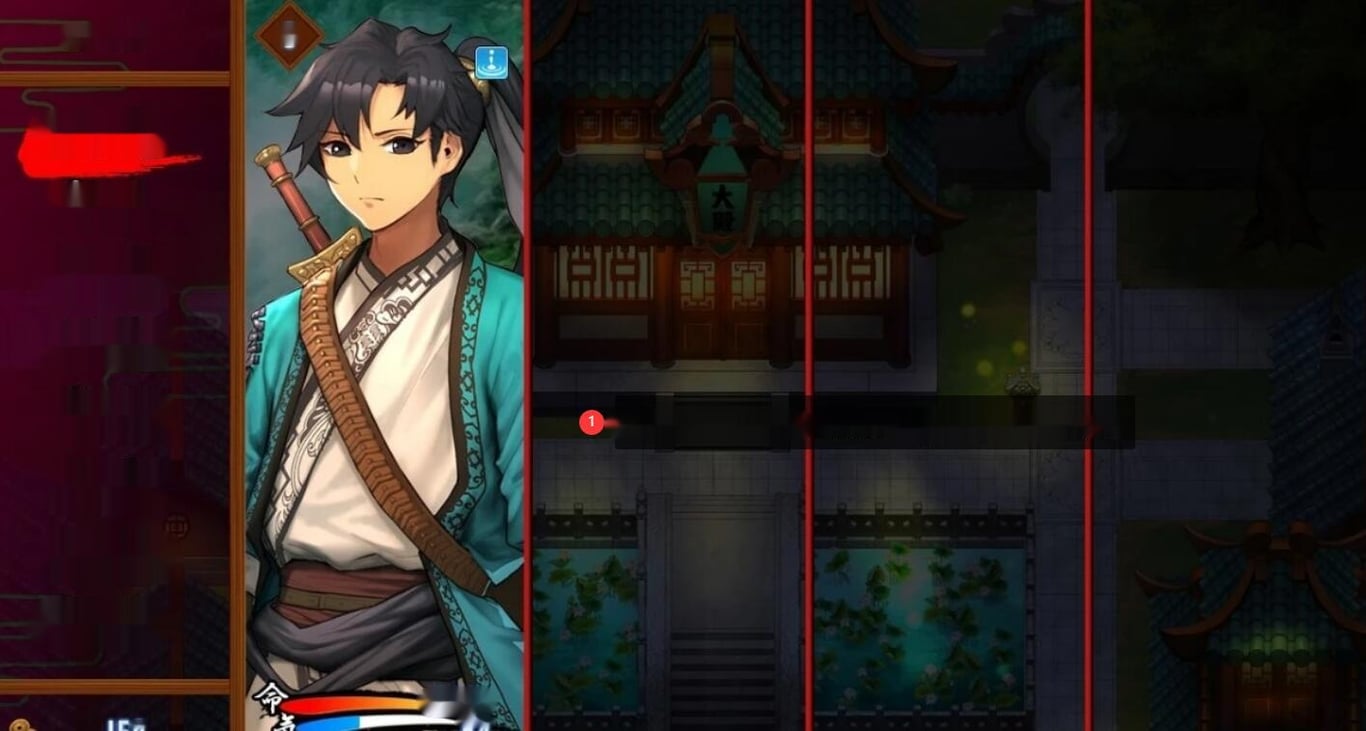Click the red "1" tutorial step marker
Screen dimensions: 1366x731
[x=594, y=423]
